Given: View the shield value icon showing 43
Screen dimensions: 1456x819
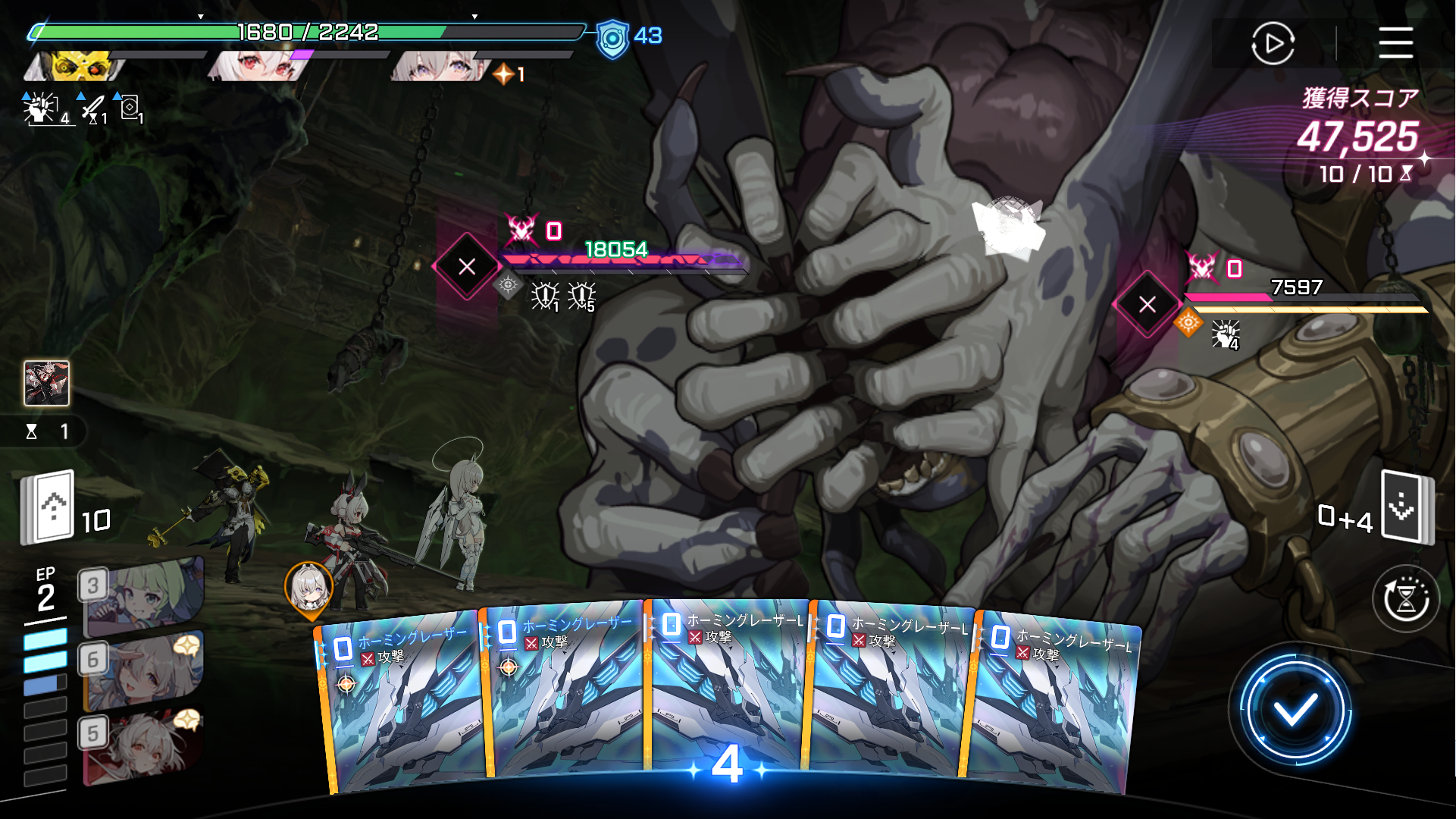Looking at the screenshot, I should 612,38.
